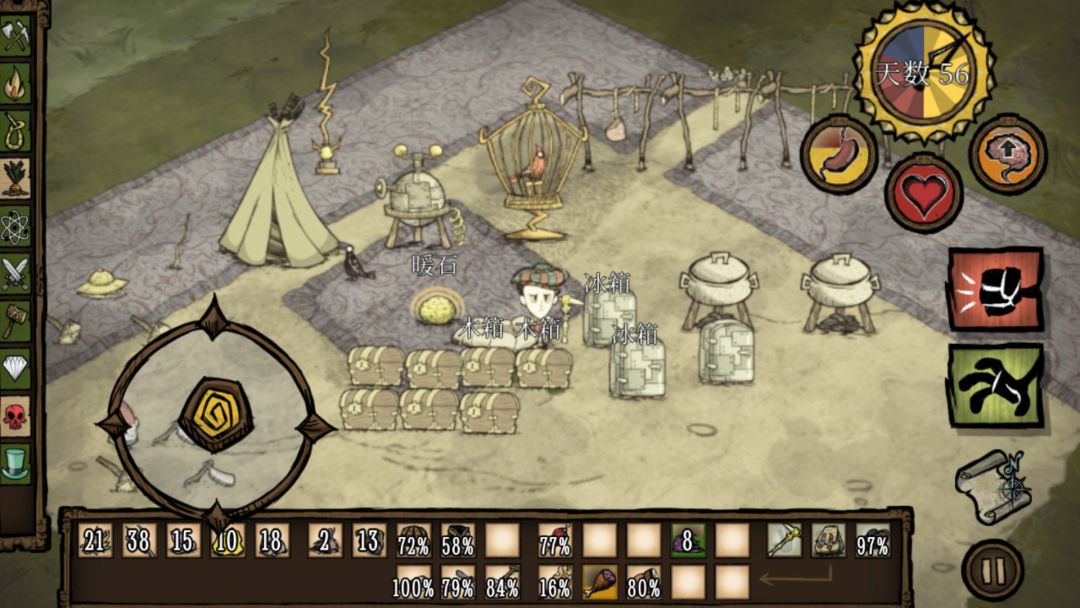Choose the Fight crossed-swords tab
Image resolution: width=1080 pixels, height=608 pixels.
click(16, 272)
